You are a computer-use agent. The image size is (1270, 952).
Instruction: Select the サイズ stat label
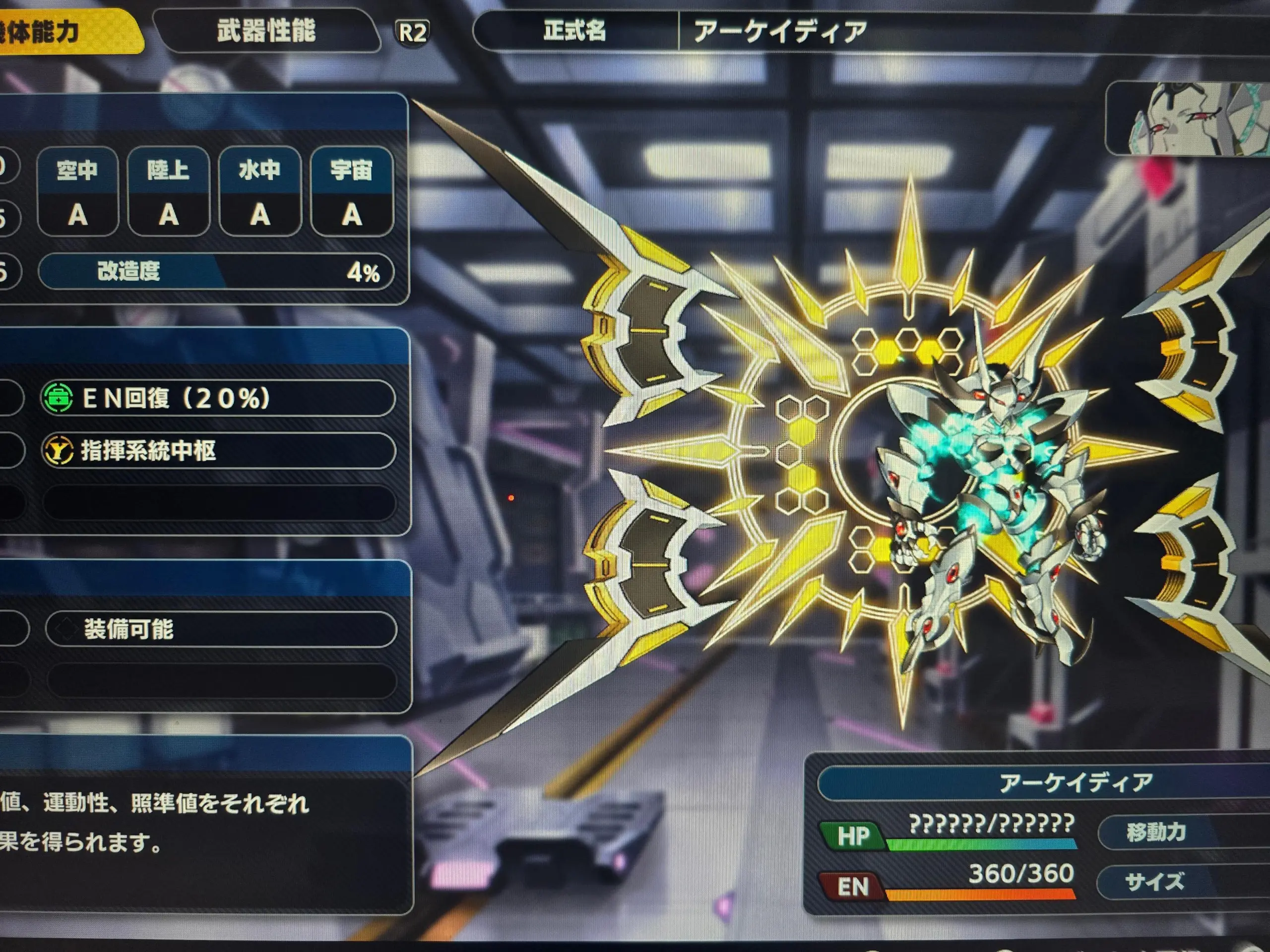pyautogui.click(x=1171, y=882)
